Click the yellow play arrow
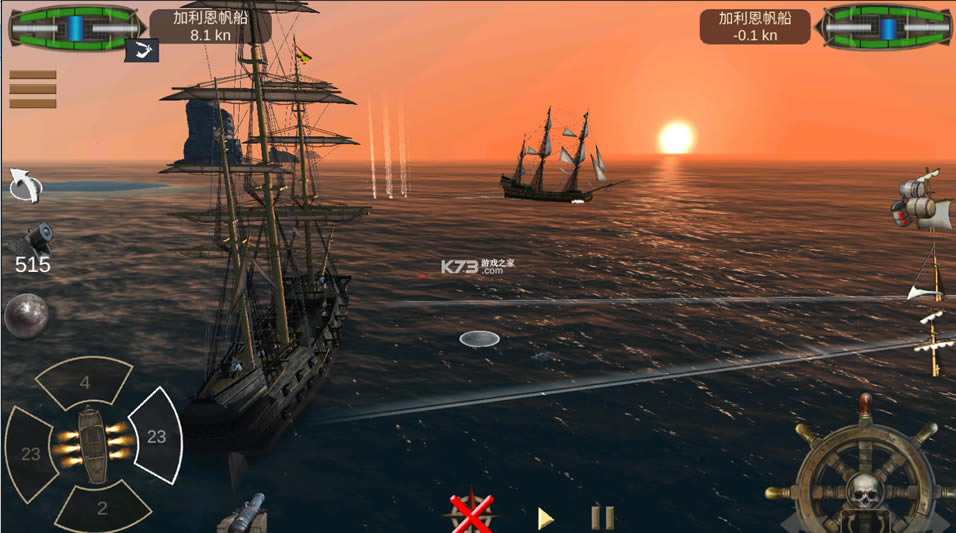Viewport: 956px width, 533px height. [545, 518]
